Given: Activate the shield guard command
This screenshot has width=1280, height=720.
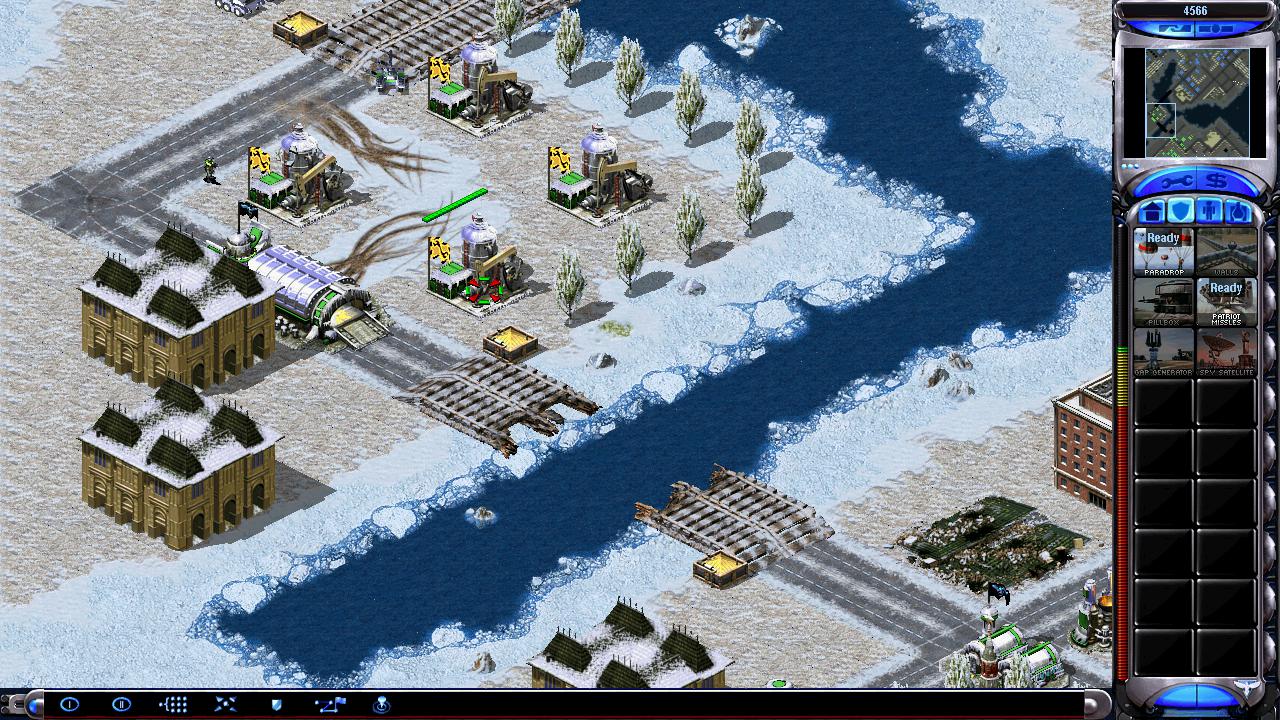Looking at the screenshot, I should click(277, 705).
